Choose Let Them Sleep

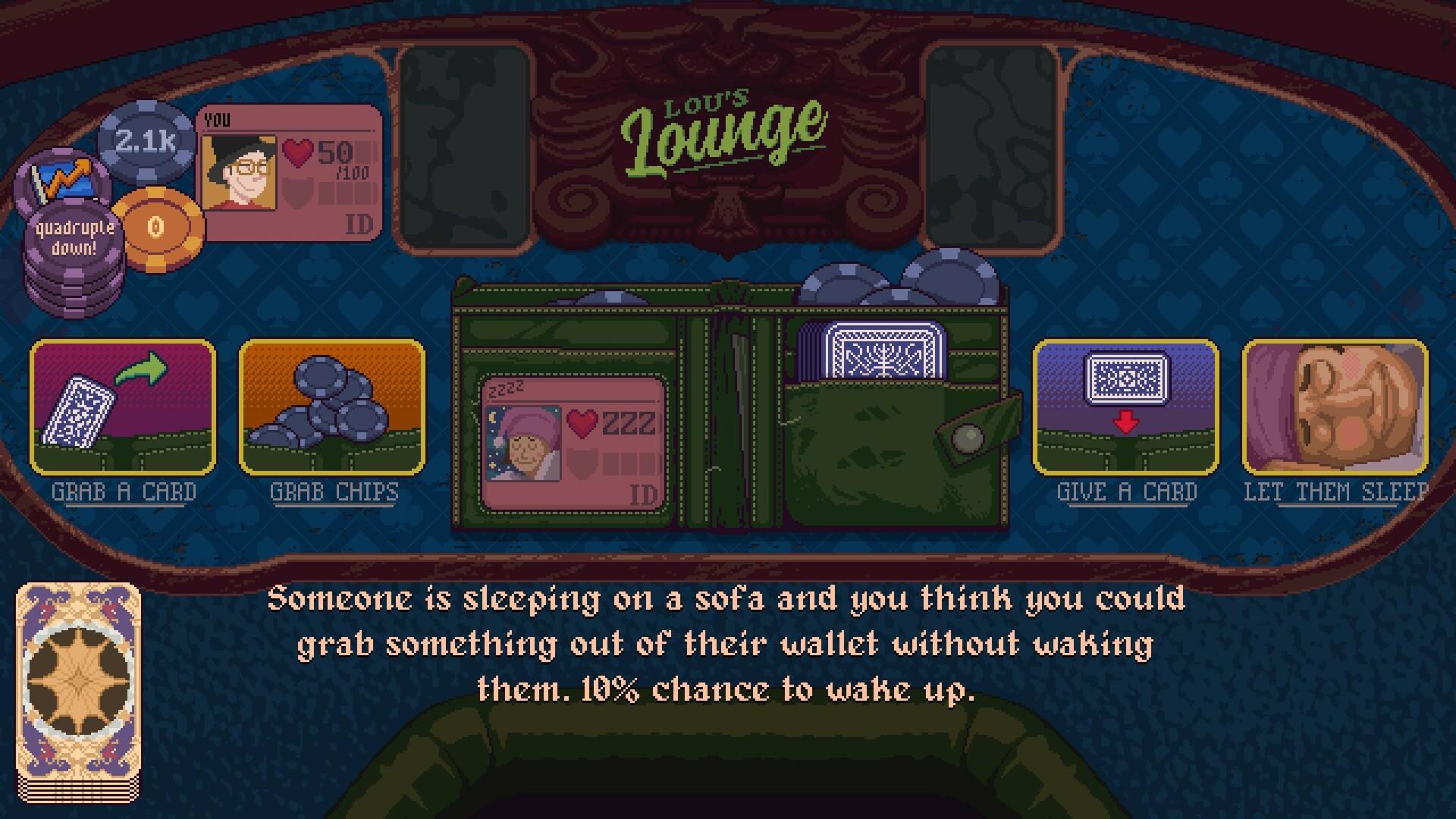point(1335,407)
